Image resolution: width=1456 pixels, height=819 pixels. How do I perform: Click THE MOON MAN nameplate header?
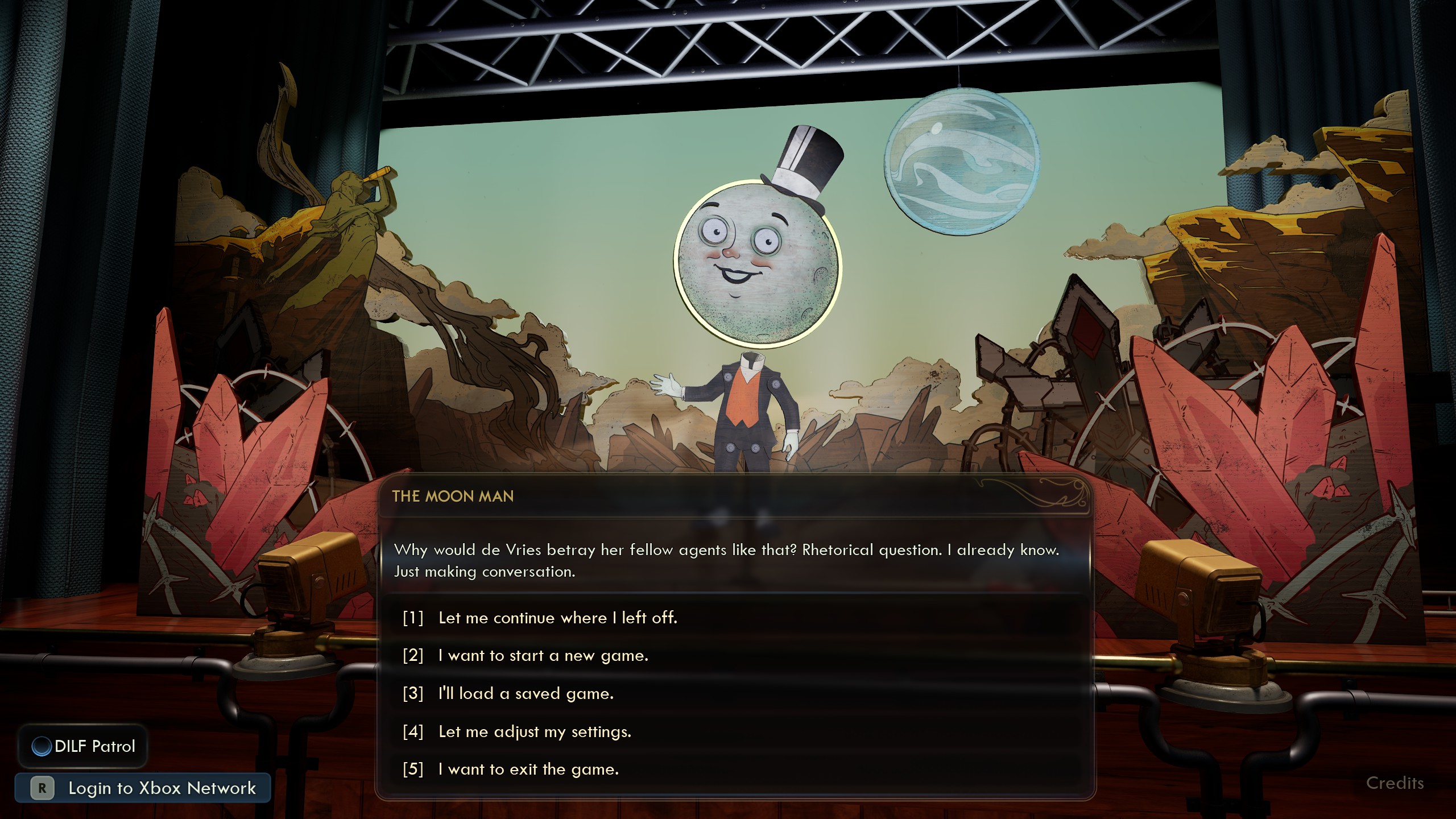point(452,496)
